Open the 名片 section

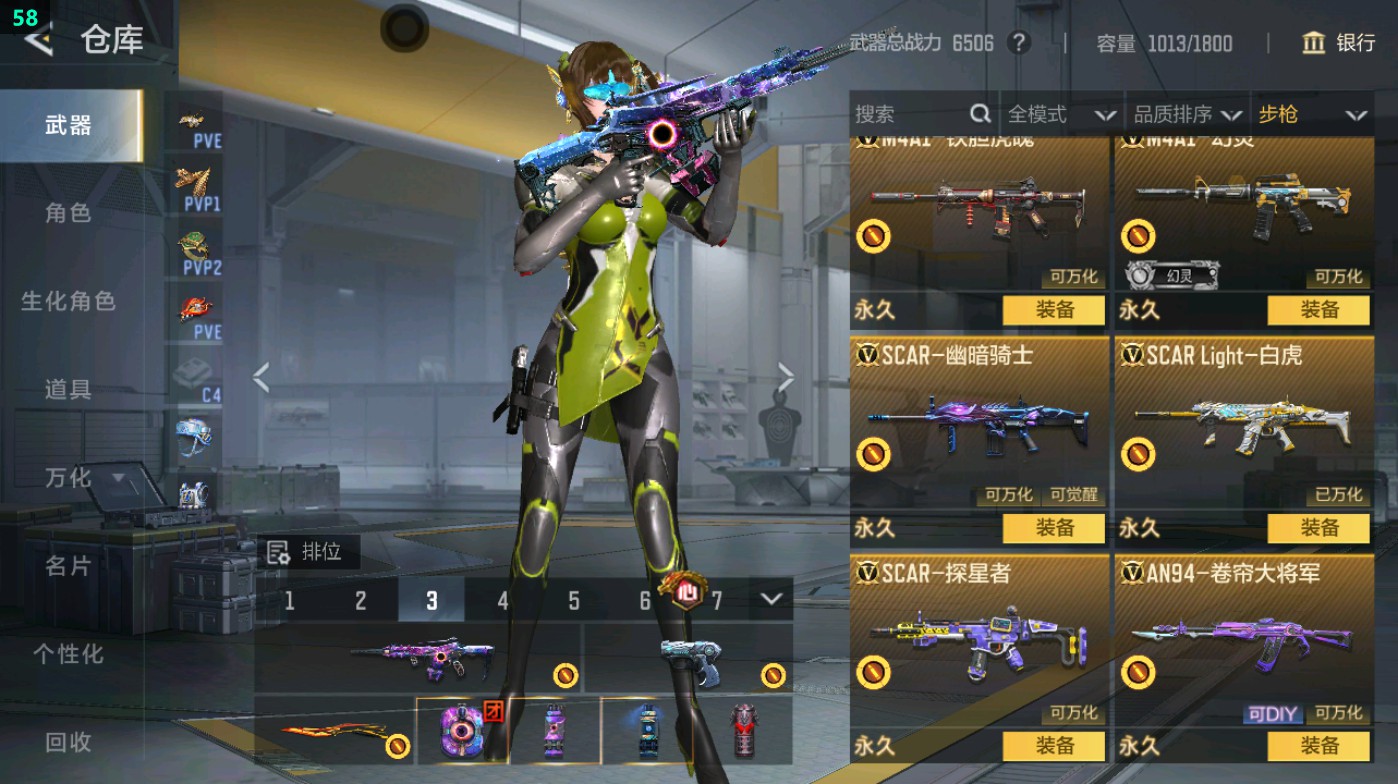point(68,566)
